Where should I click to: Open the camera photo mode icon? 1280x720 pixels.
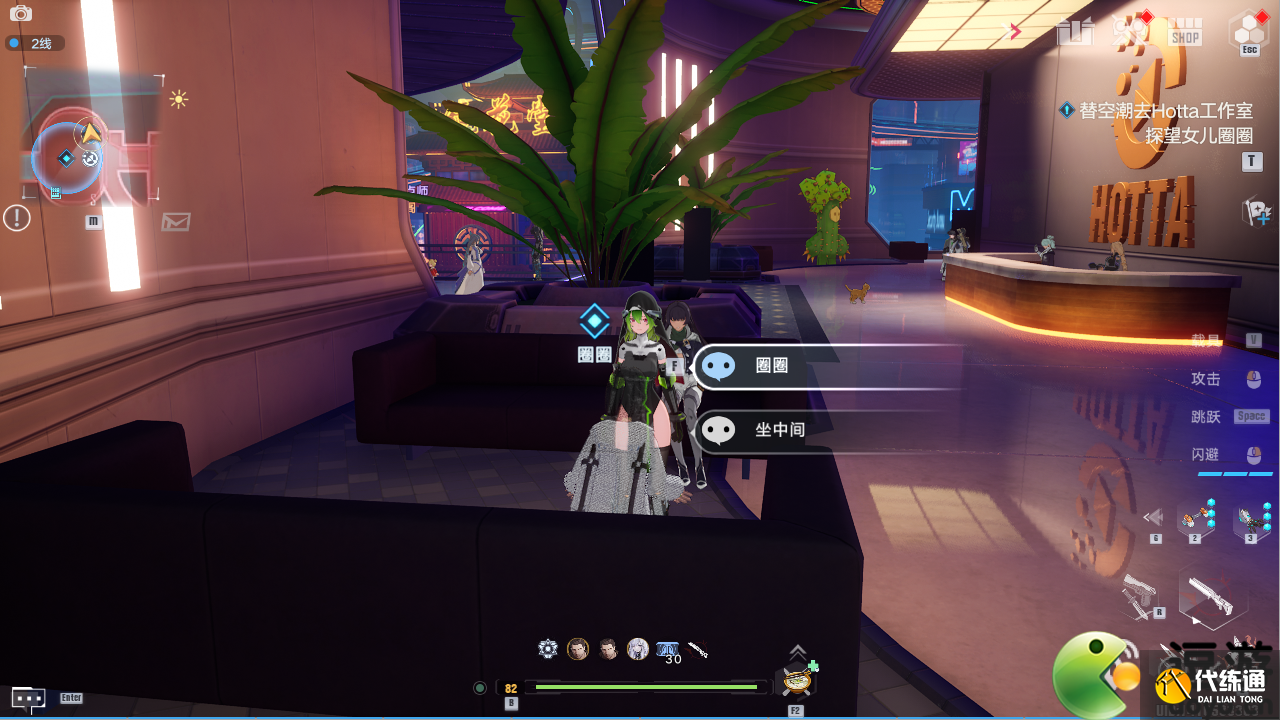pos(20,13)
